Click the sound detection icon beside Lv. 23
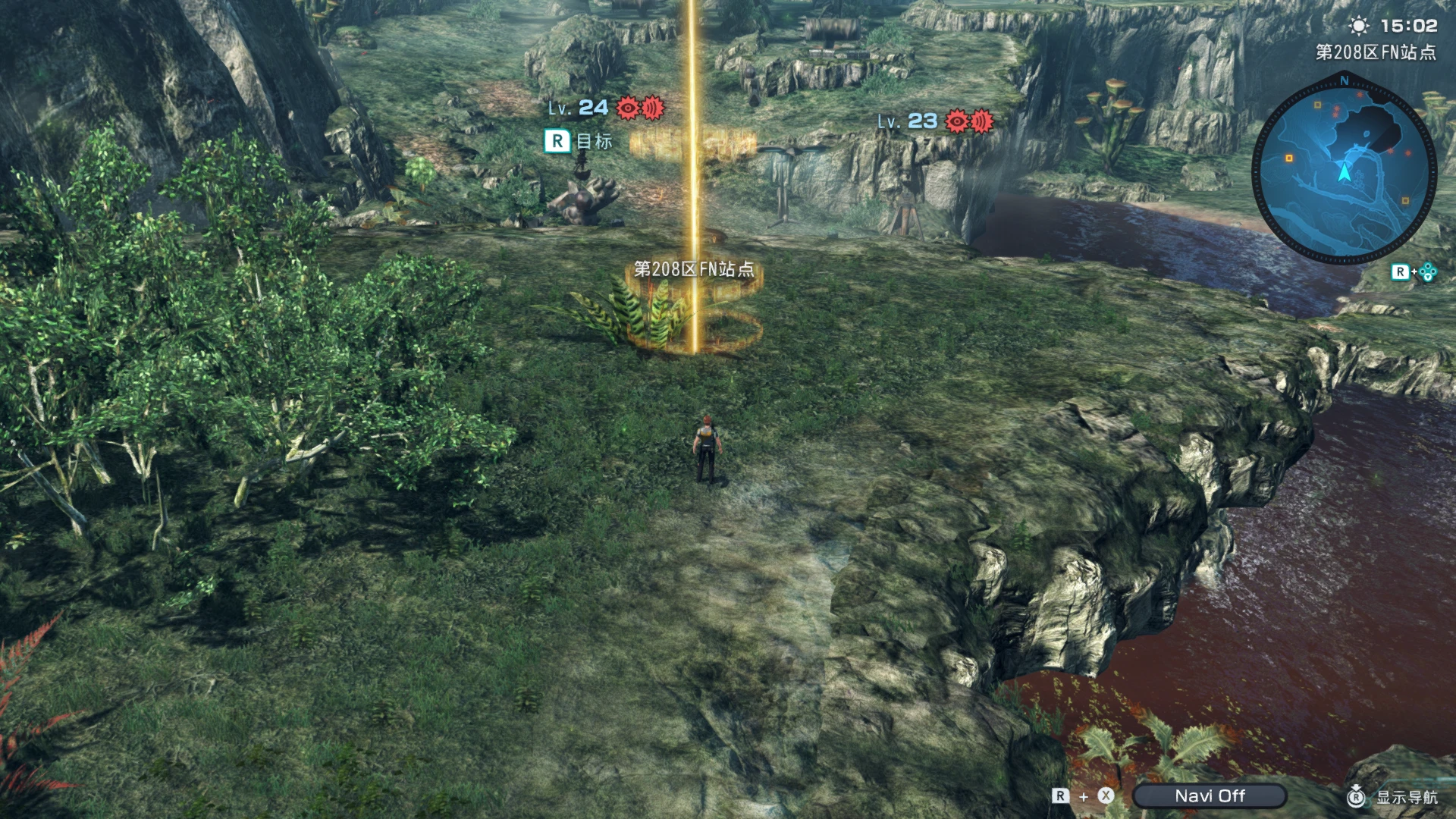 981,120
